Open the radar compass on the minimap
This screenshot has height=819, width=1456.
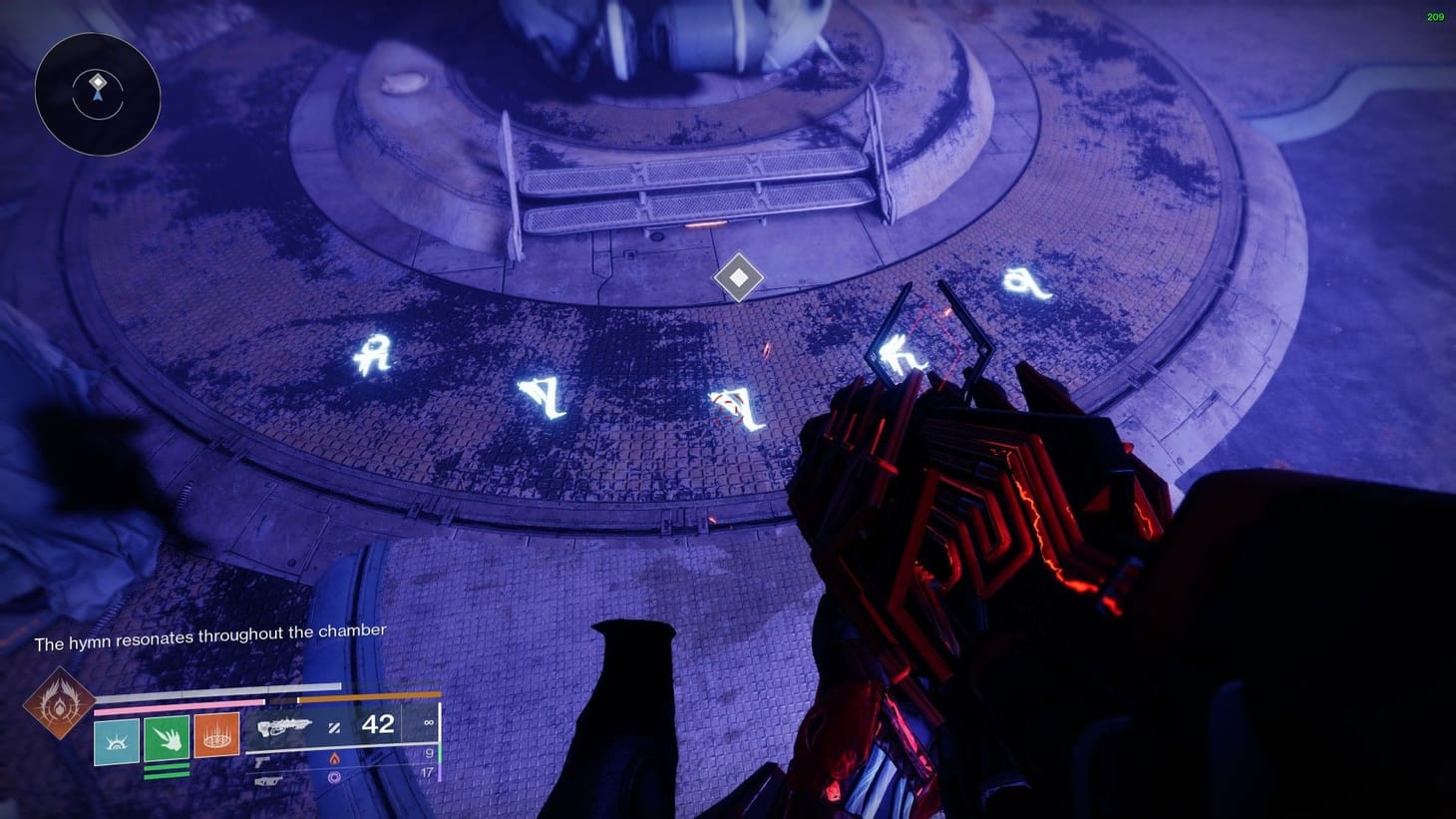click(x=98, y=95)
